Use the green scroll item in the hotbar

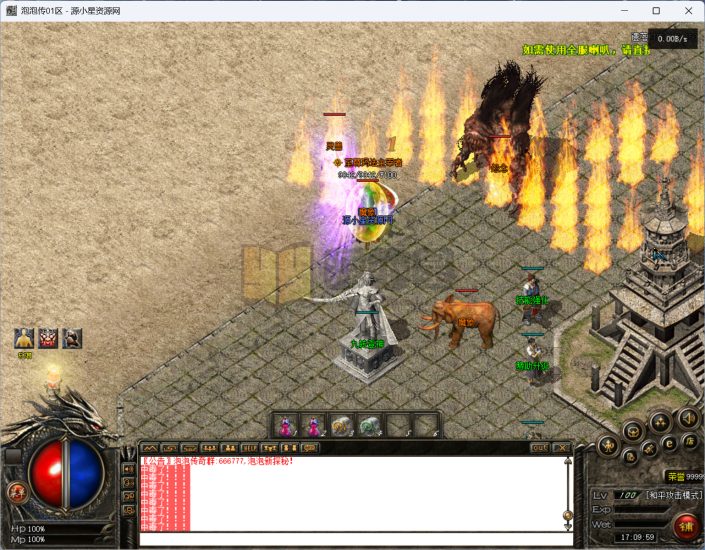369,425
